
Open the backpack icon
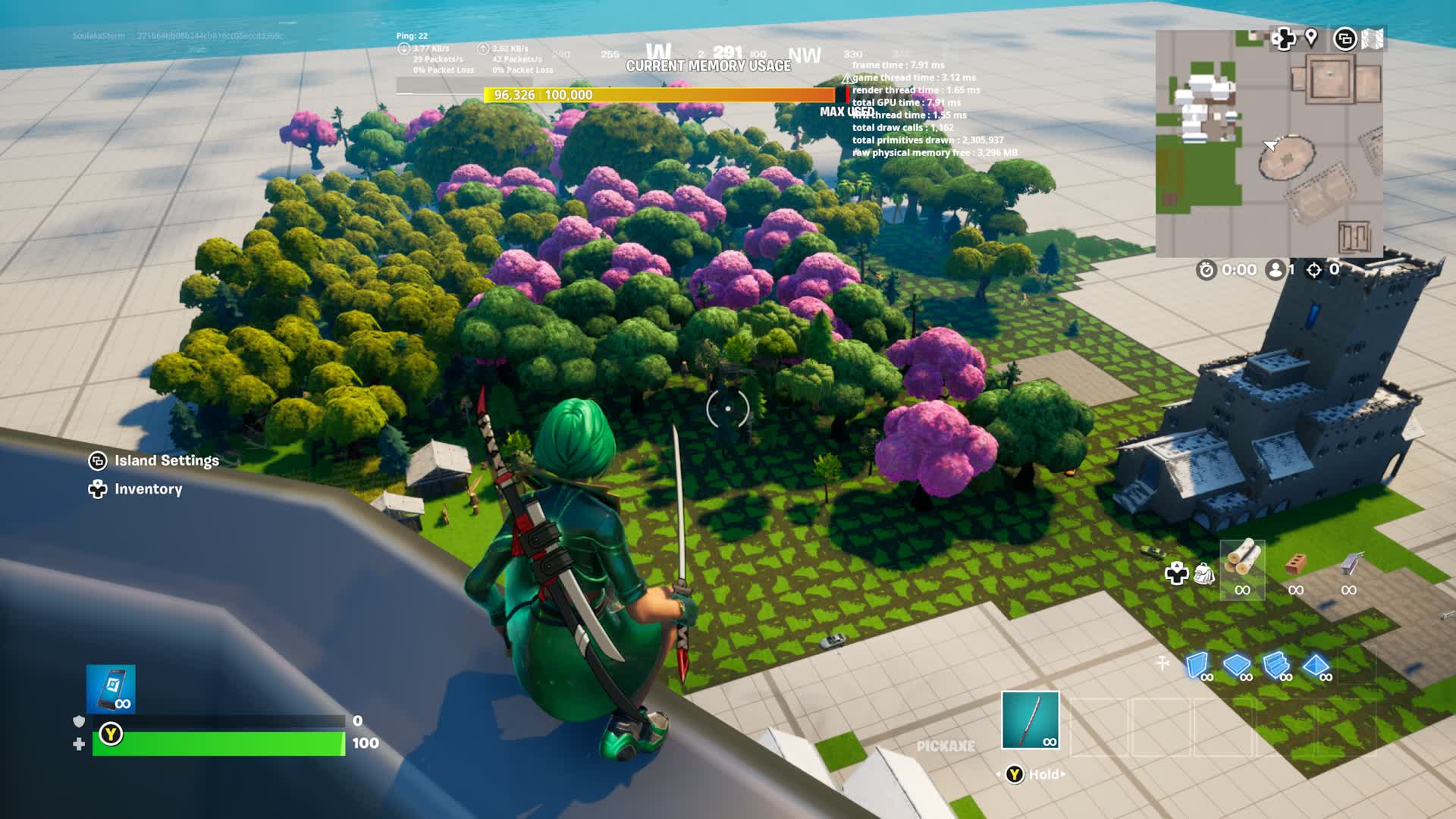pyautogui.click(x=1204, y=573)
